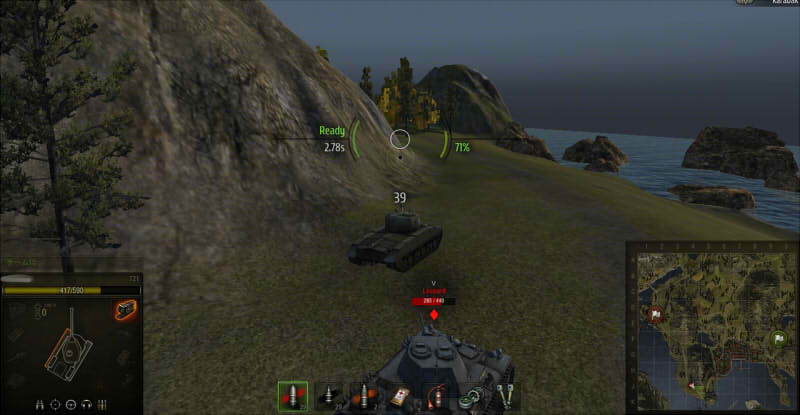Viewport: 800px width, 415px height.
Task: Click the headphones radio operator icon
Action: click(88, 404)
